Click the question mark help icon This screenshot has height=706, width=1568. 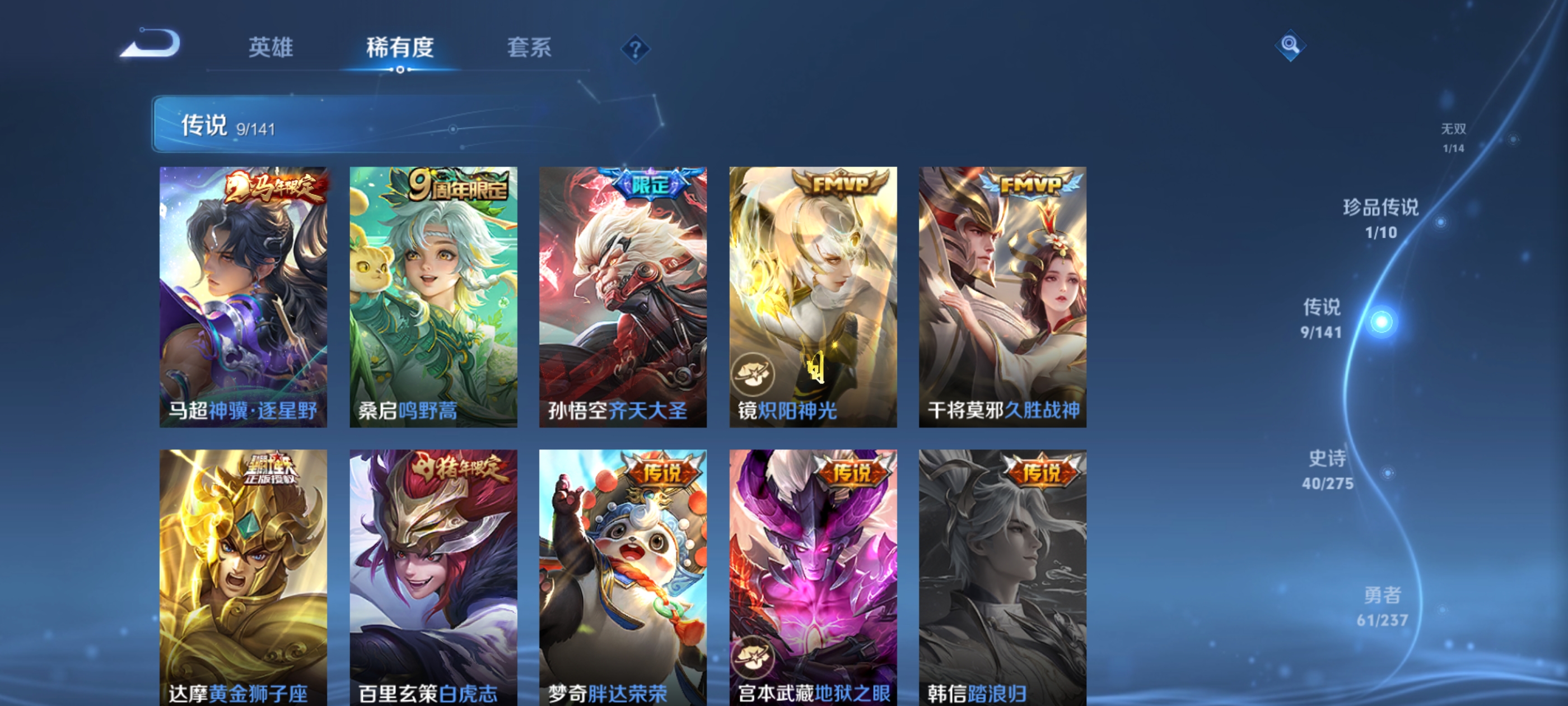click(635, 50)
